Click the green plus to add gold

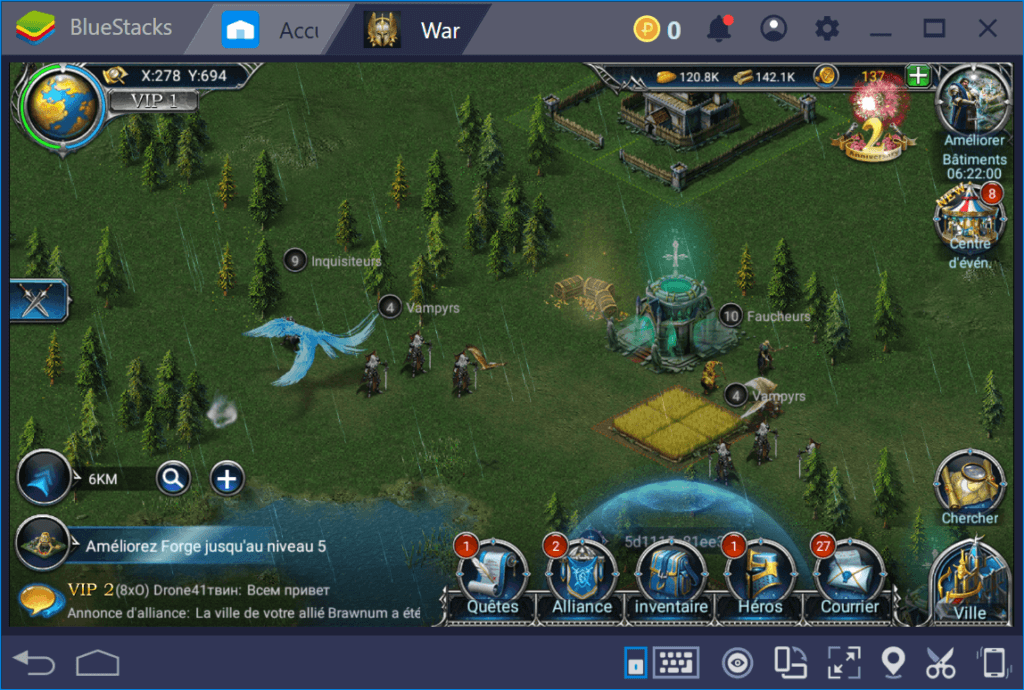pos(917,75)
